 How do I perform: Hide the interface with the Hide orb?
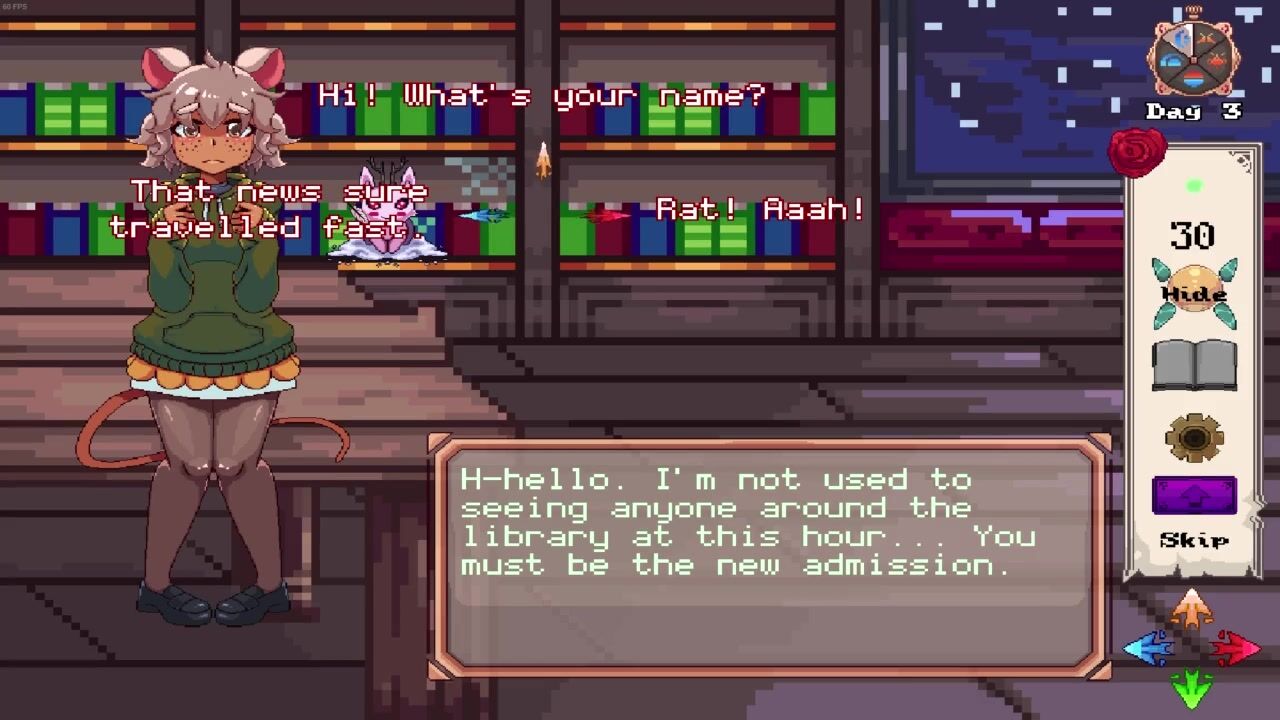(1194, 293)
